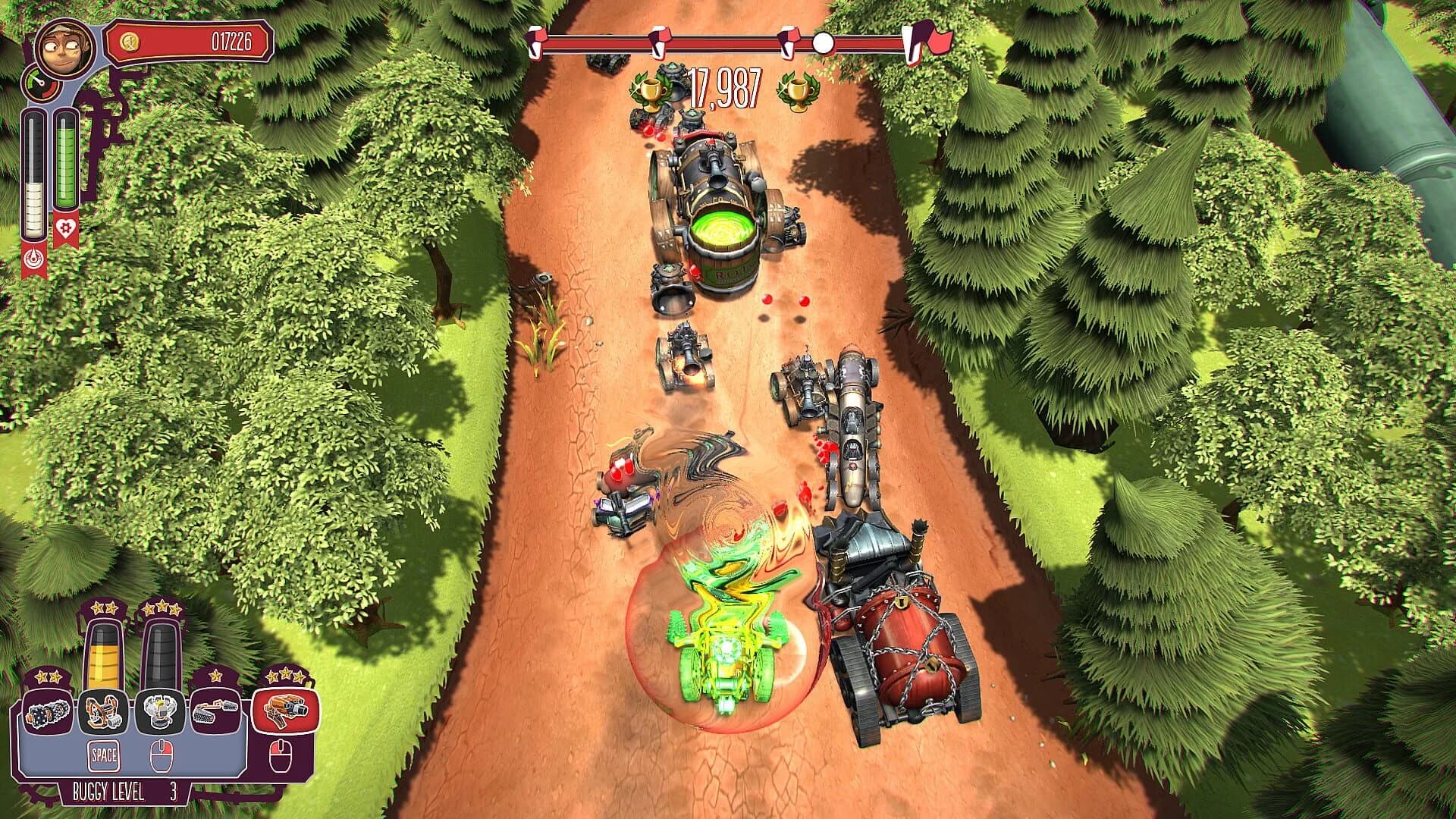Click the white position dot on the race progress bar

coord(823,44)
